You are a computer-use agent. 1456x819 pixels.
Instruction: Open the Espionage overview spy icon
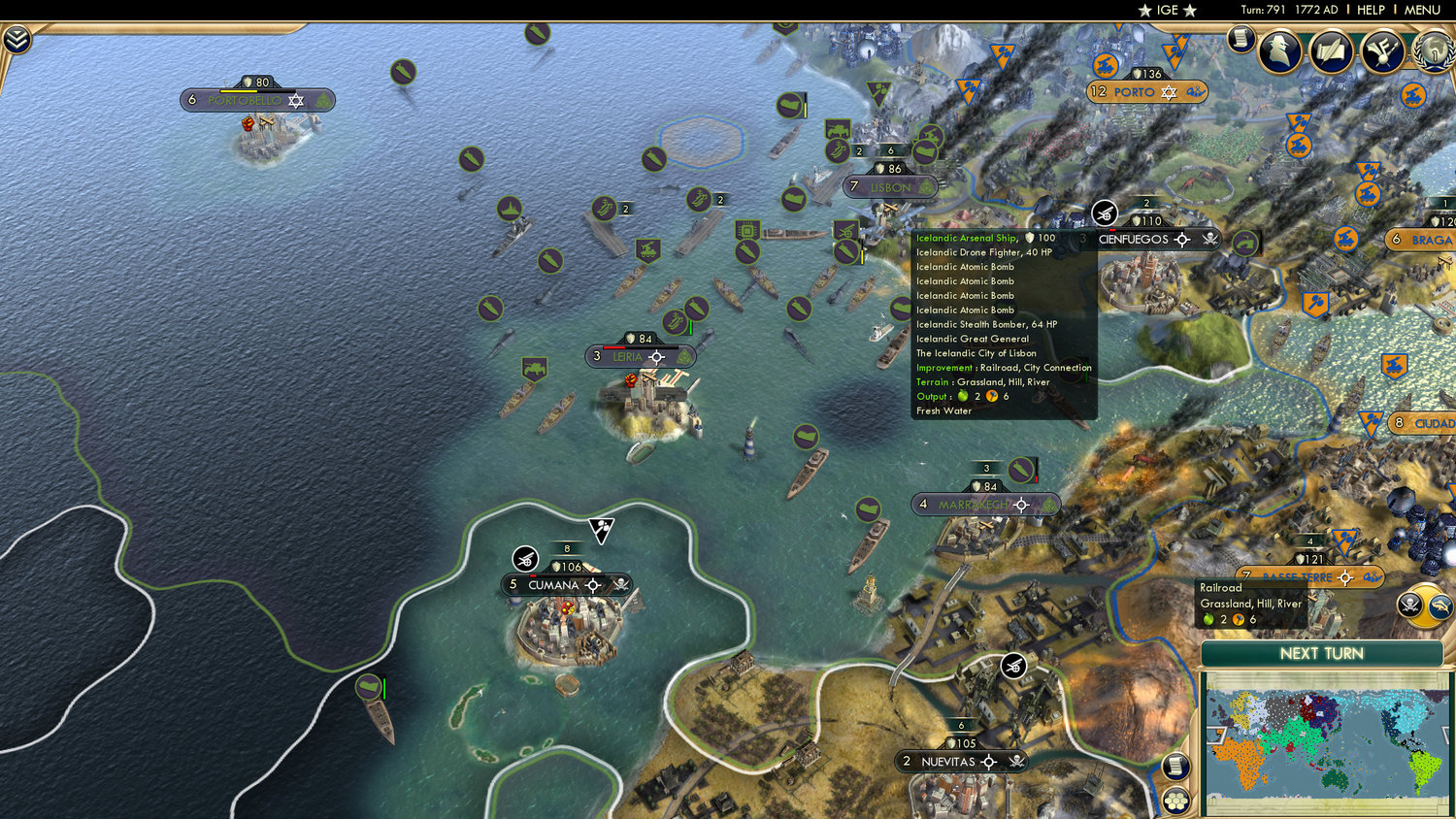tap(1281, 50)
